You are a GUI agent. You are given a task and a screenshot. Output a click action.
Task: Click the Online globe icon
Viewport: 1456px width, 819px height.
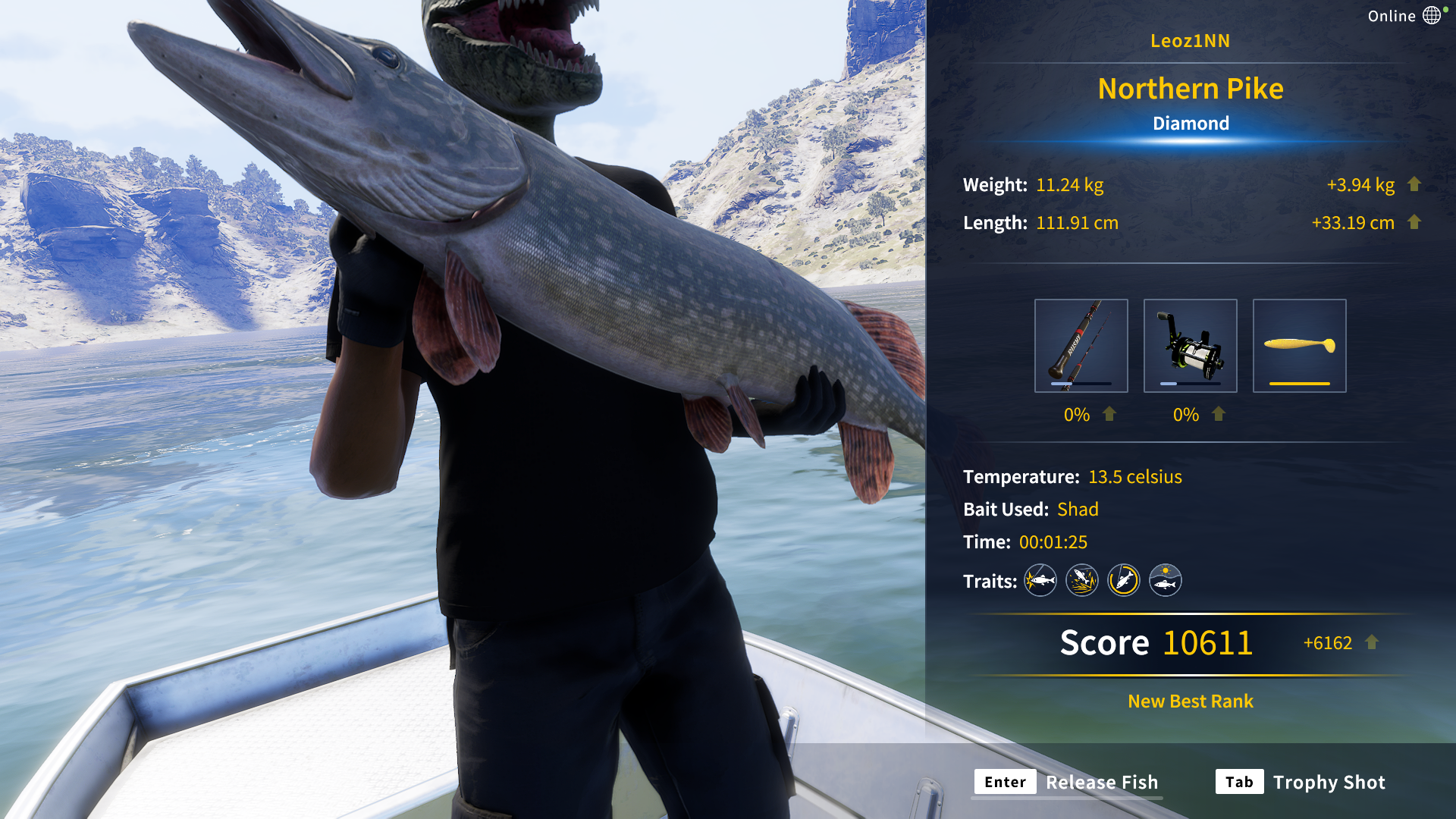[x=1432, y=14]
